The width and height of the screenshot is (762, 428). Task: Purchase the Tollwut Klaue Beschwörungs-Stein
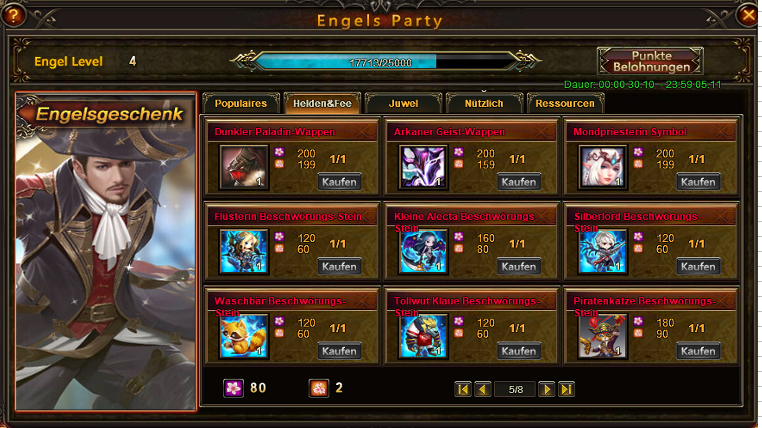pyautogui.click(x=519, y=351)
